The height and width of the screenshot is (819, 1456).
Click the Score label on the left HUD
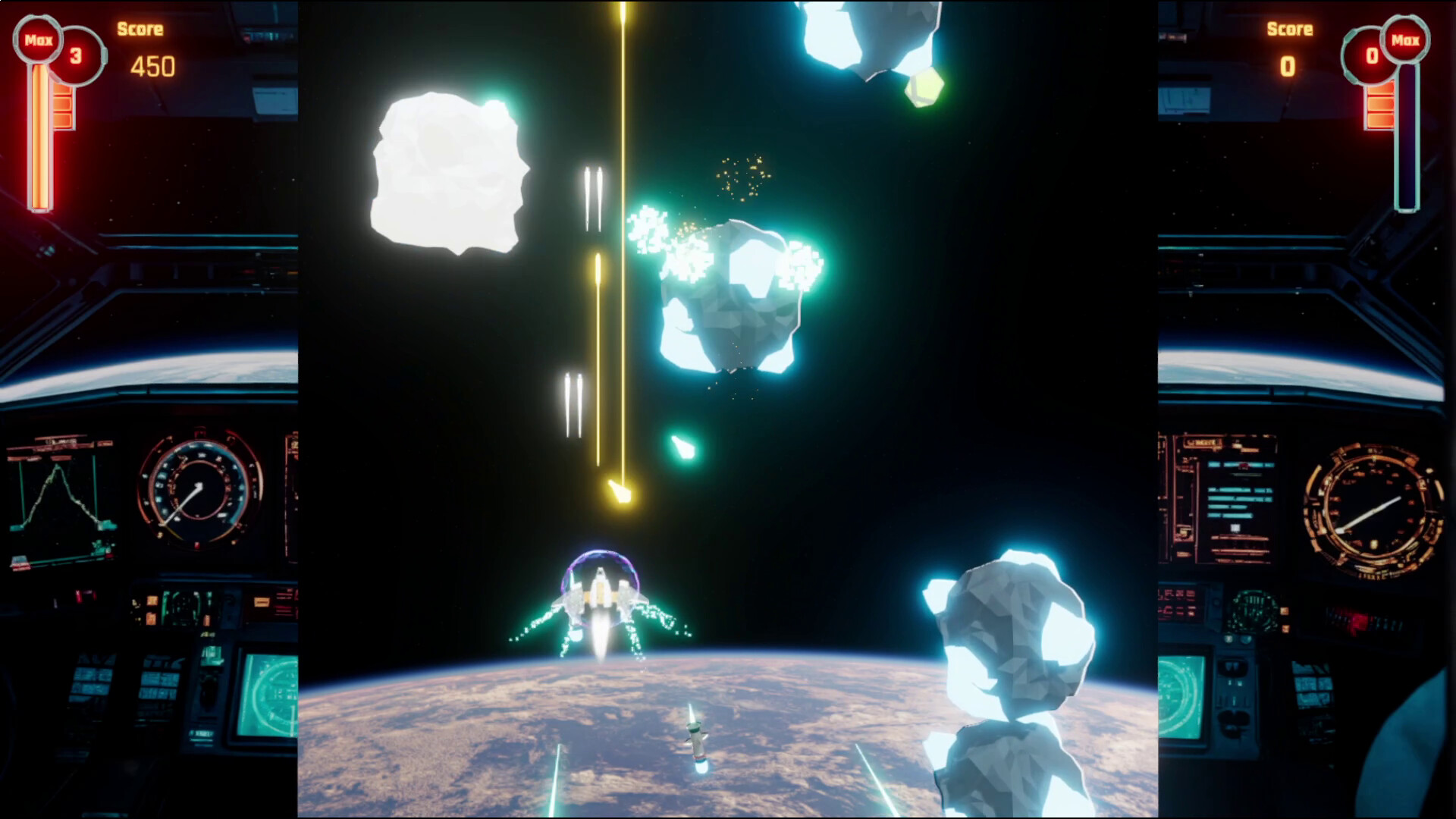point(140,29)
